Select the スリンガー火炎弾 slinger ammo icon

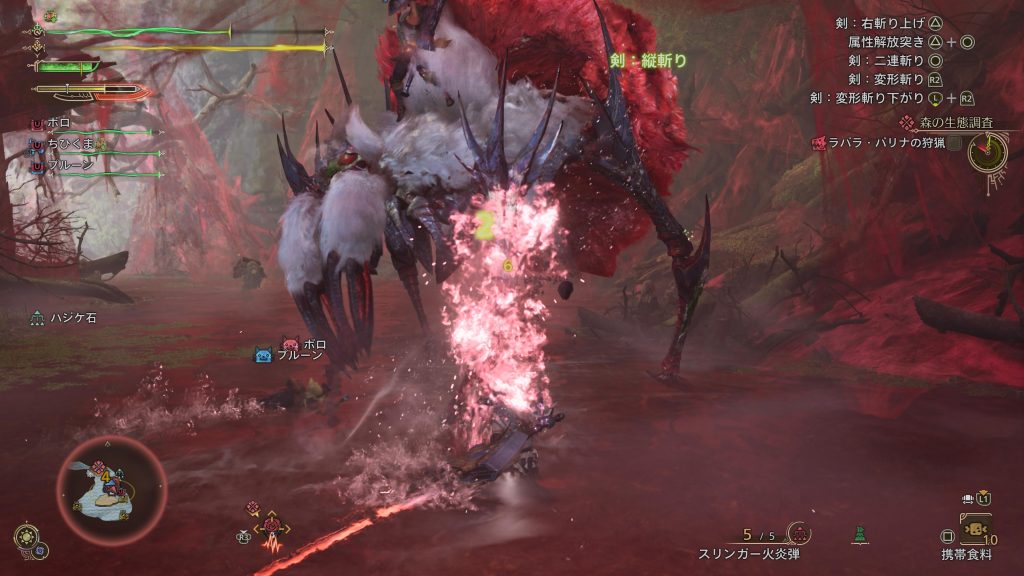pos(797,533)
